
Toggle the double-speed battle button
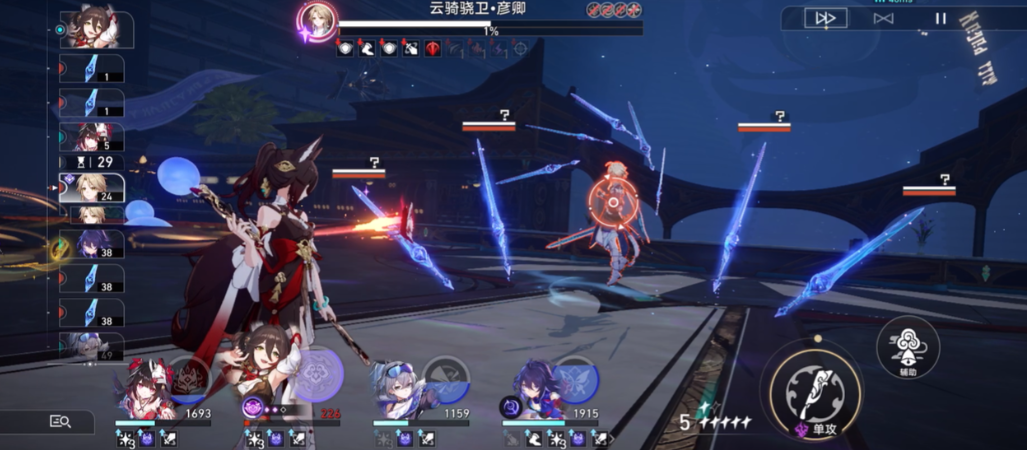tap(826, 18)
